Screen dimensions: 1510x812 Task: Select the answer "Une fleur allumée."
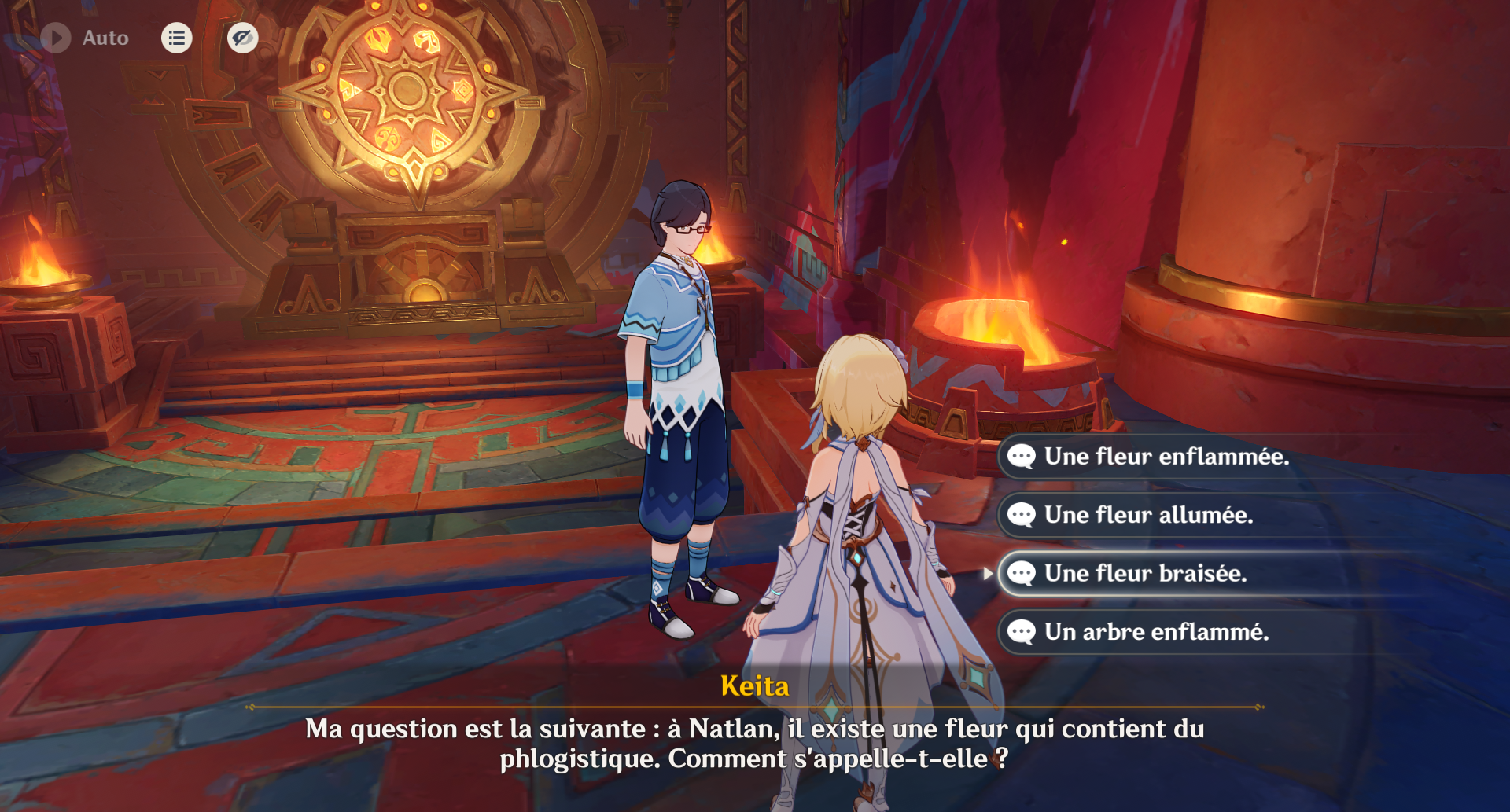click(1148, 515)
